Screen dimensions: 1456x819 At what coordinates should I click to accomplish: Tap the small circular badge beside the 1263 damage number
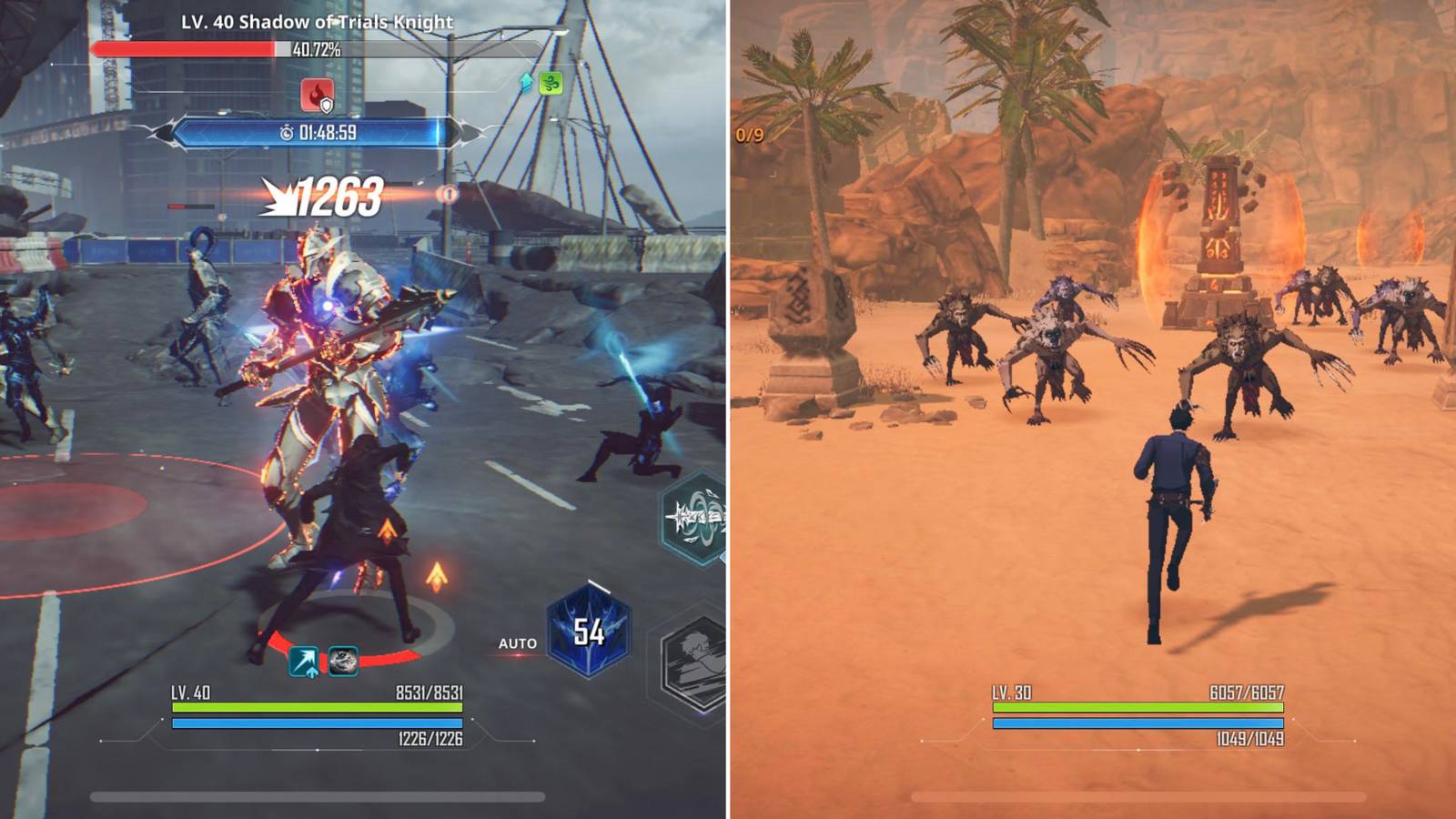point(448,193)
